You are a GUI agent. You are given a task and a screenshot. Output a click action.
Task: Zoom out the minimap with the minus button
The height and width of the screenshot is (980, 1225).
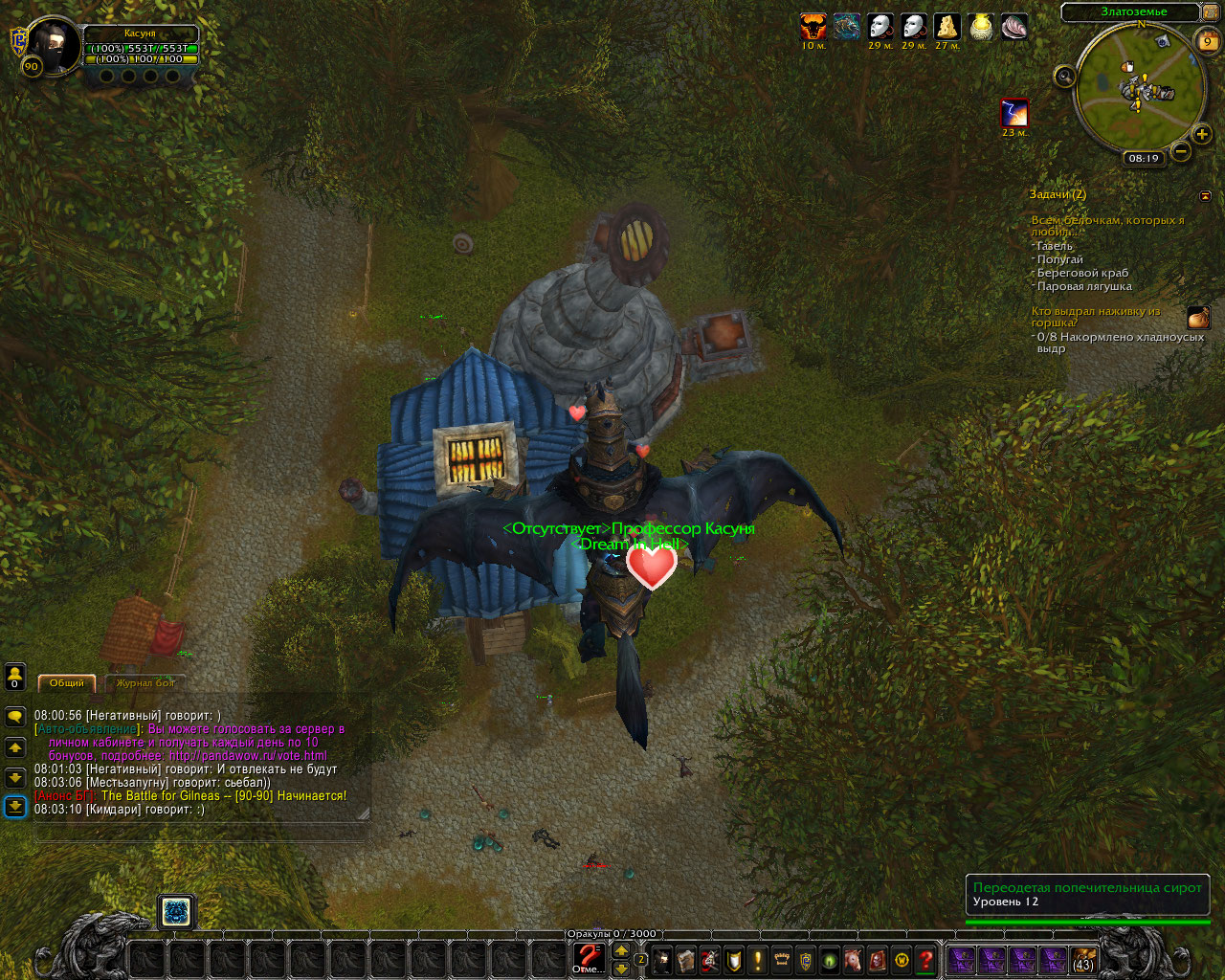tap(1181, 151)
